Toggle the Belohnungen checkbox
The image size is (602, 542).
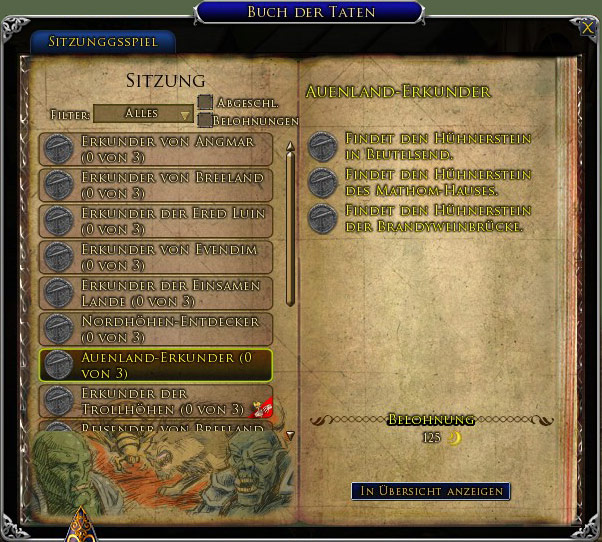205,120
